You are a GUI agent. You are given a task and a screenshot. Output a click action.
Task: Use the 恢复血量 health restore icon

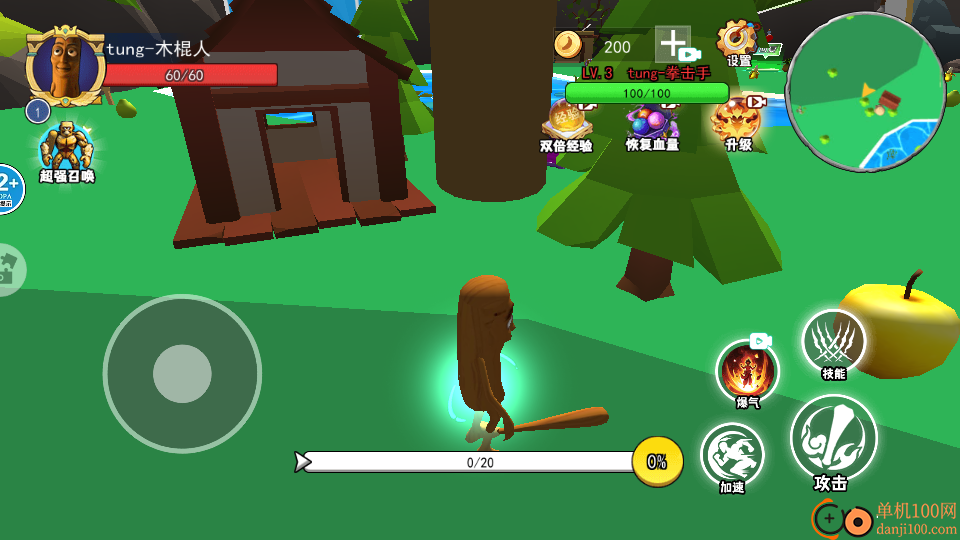(652, 123)
